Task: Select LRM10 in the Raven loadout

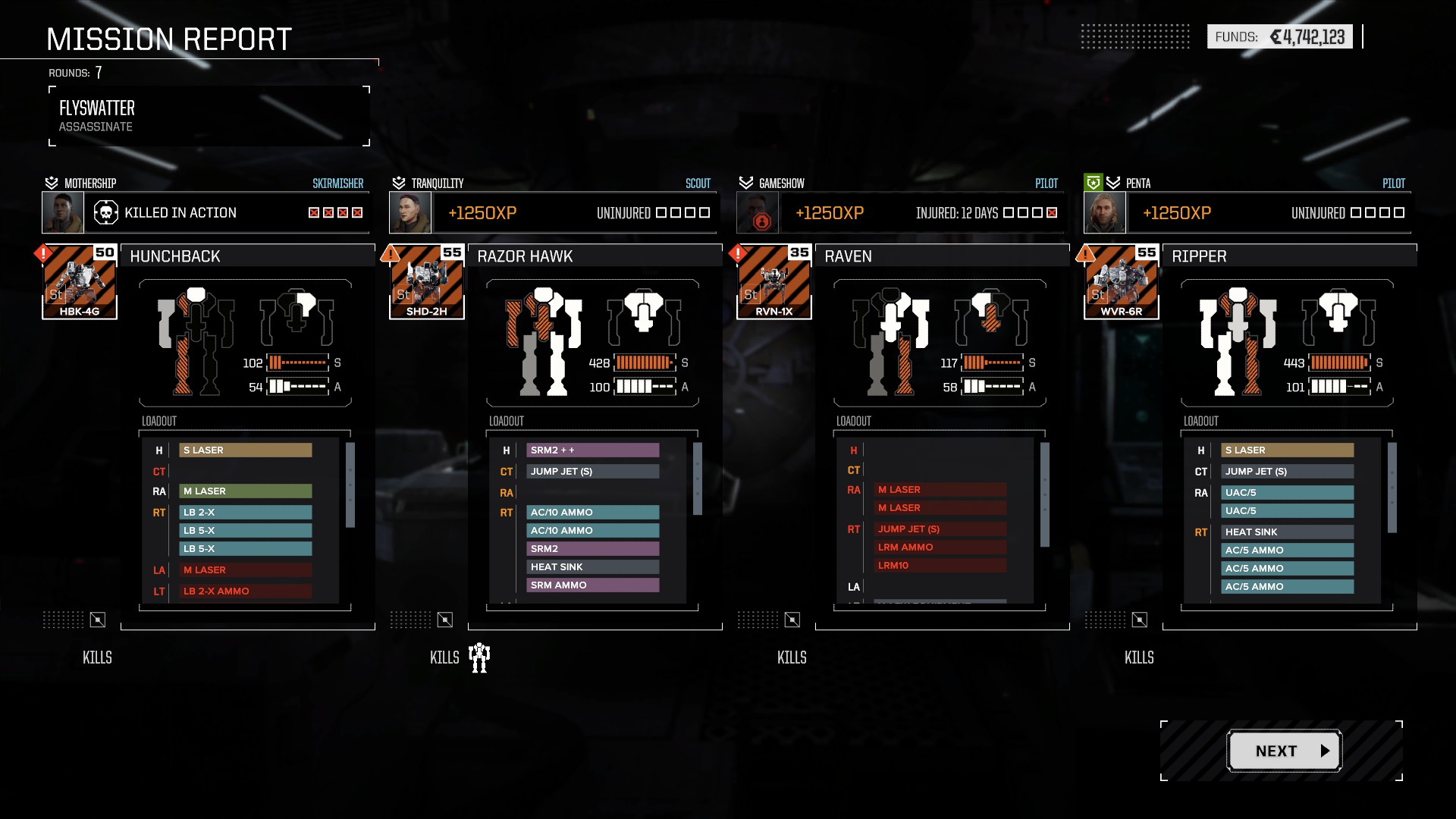Action: click(x=940, y=566)
